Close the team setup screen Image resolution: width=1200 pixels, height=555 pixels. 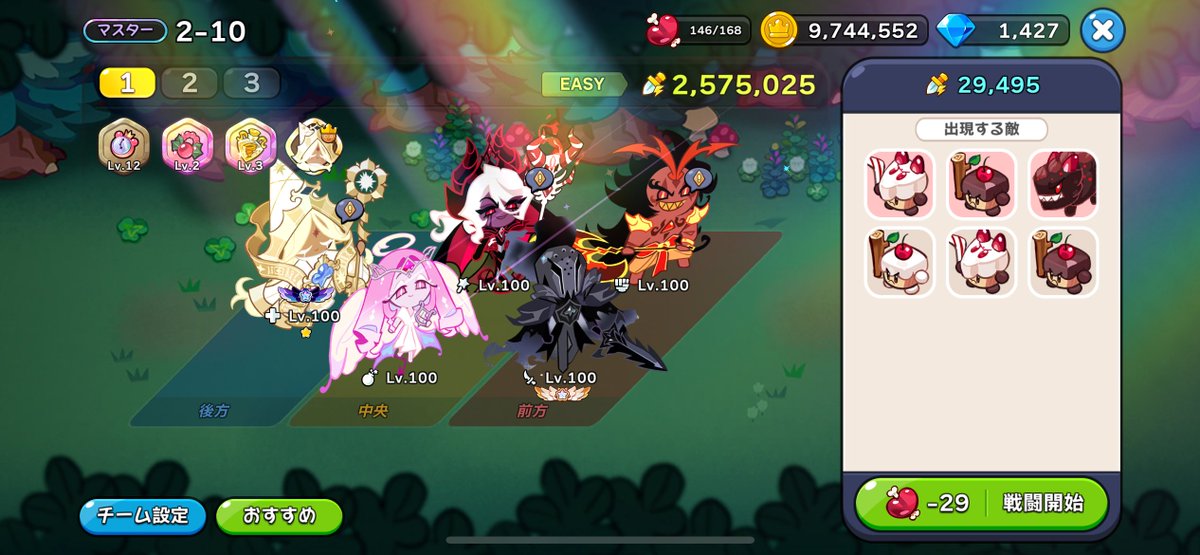pos(1101,30)
